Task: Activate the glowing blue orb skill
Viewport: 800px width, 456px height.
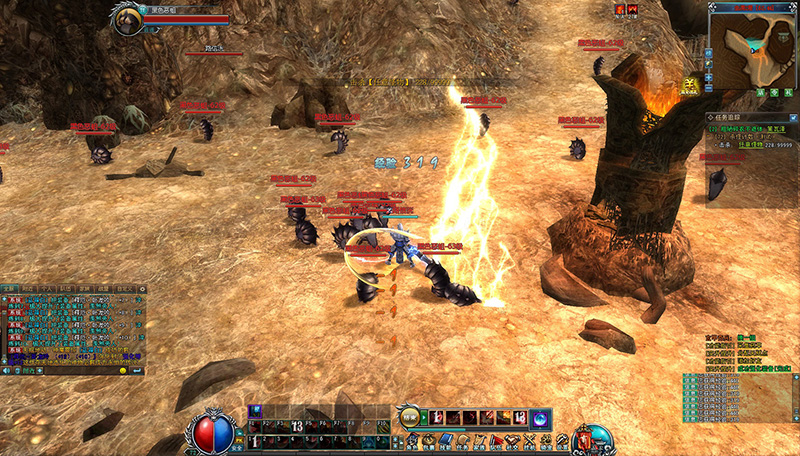Action: pyautogui.click(x=538, y=417)
